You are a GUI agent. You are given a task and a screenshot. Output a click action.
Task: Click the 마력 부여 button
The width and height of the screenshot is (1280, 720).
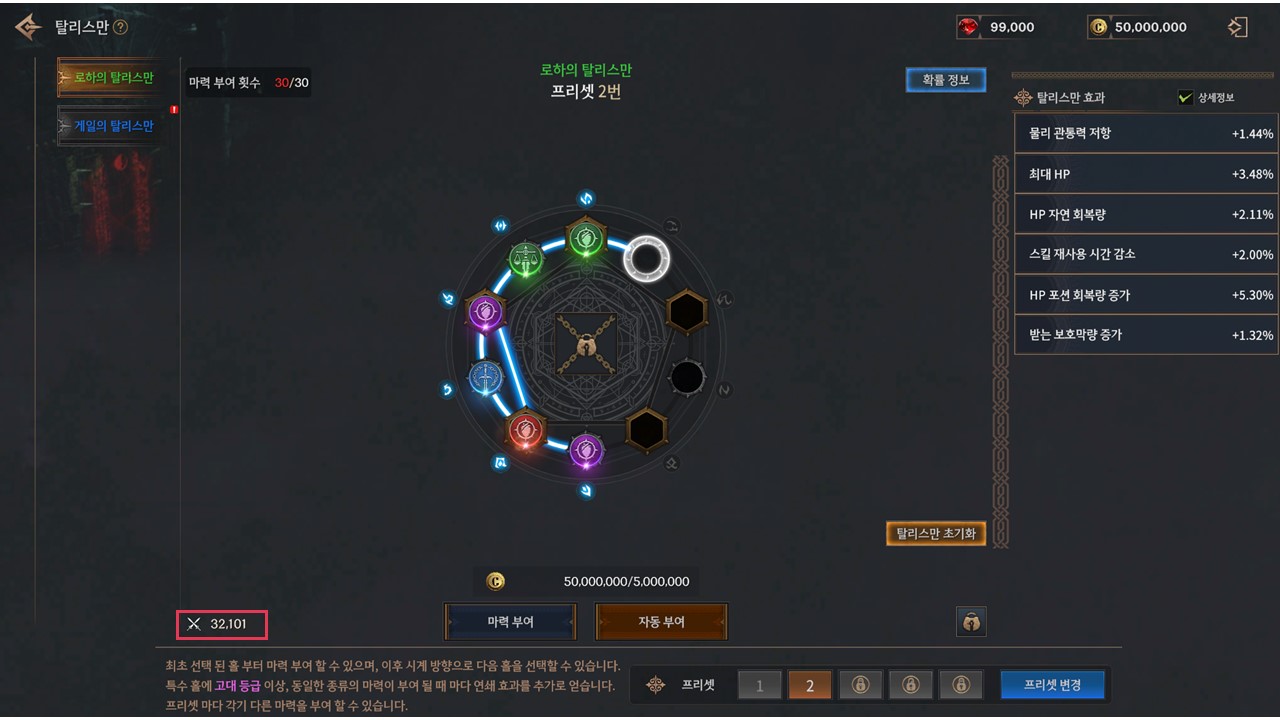pyautogui.click(x=510, y=621)
